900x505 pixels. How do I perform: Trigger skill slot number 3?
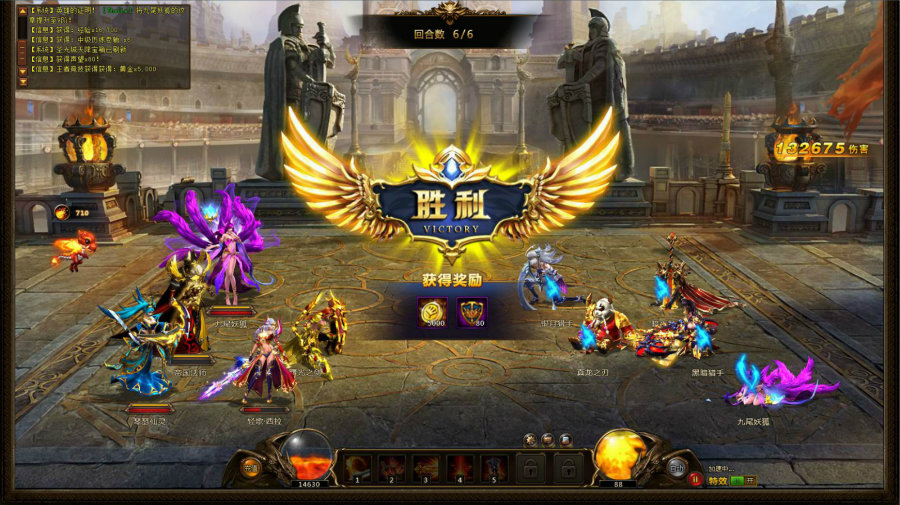tap(426, 466)
